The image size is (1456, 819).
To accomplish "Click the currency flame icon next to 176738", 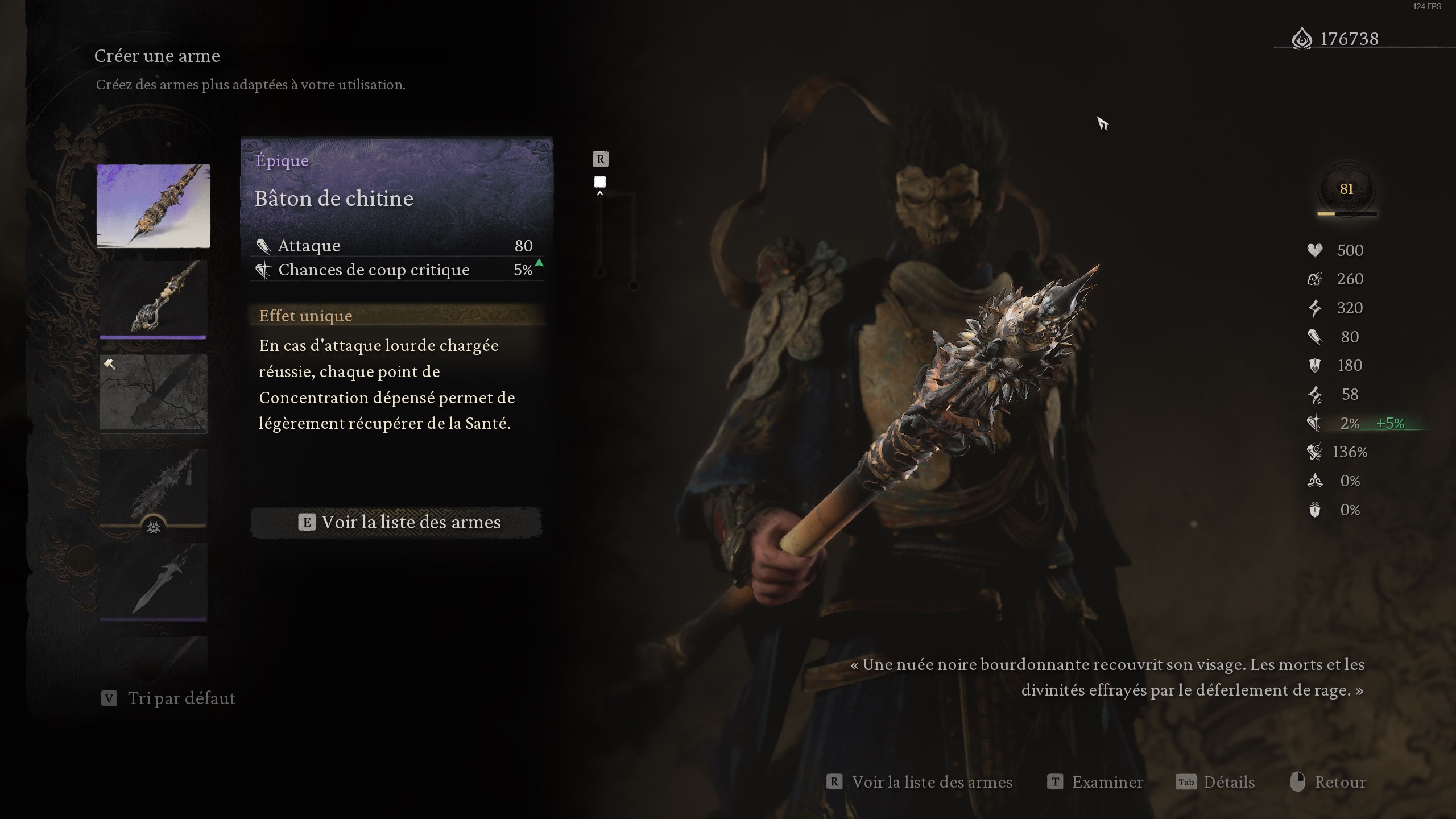I will point(1302,38).
